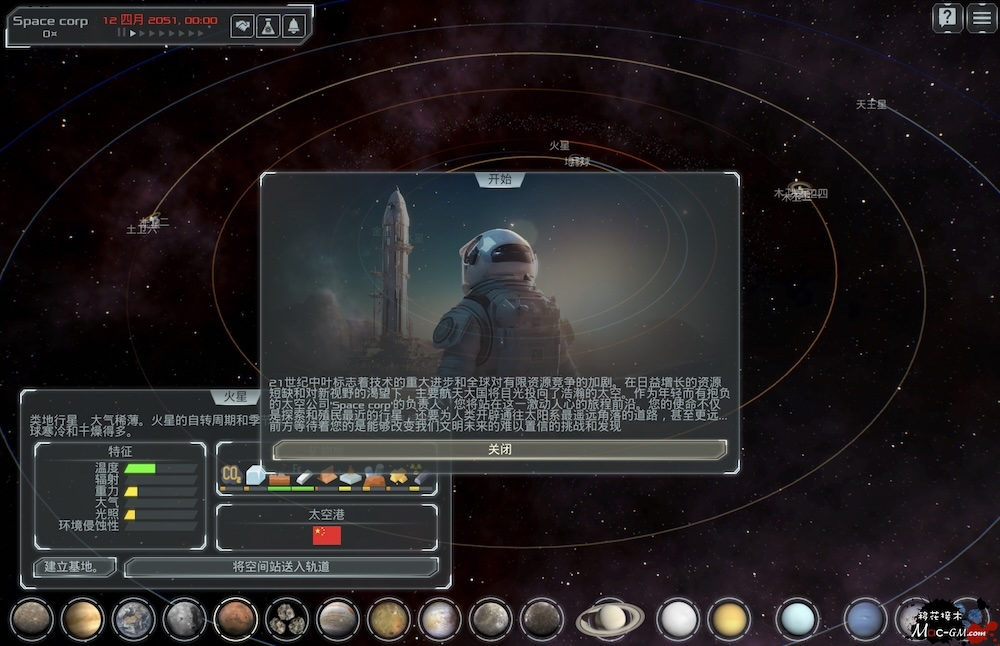Open the handshake diplomacy panel
This screenshot has width=1000, height=646.
[x=242, y=27]
